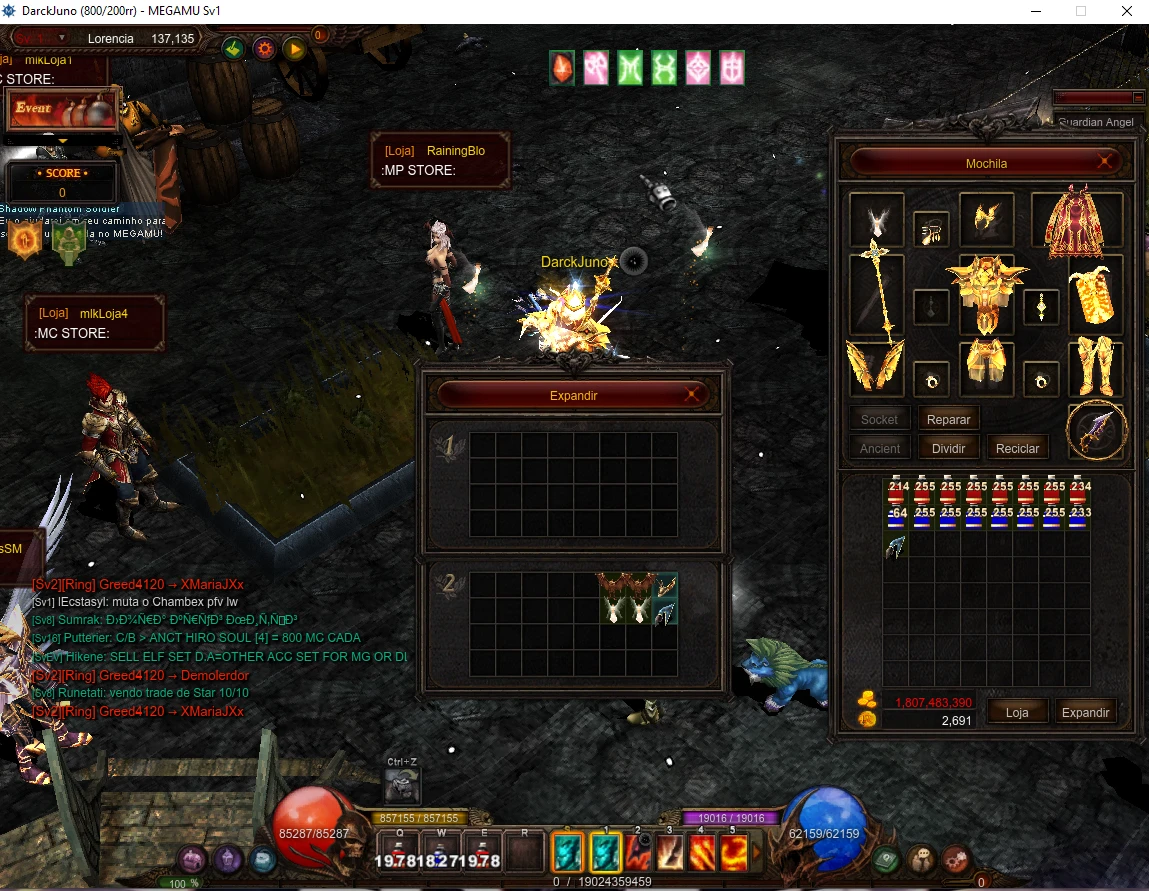Select the Dividir button
1149x891 pixels.
[x=948, y=449]
